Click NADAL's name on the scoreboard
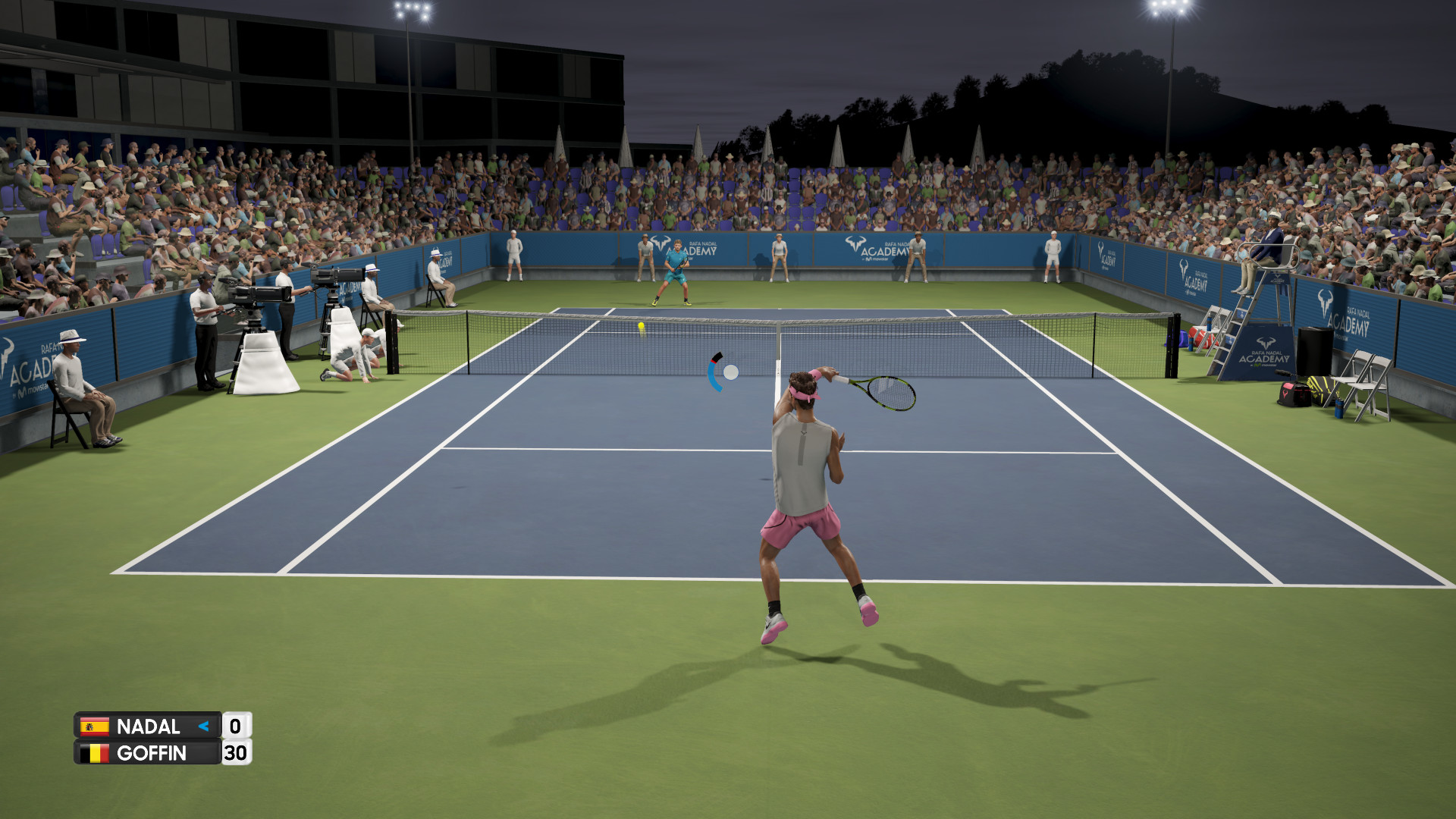The height and width of the screenshot is (819, 1456). (149, 726)
